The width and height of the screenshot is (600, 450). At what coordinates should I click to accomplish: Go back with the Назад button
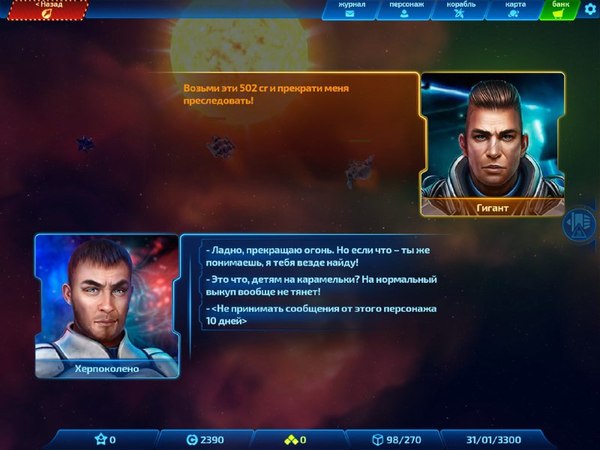(46, 10)
